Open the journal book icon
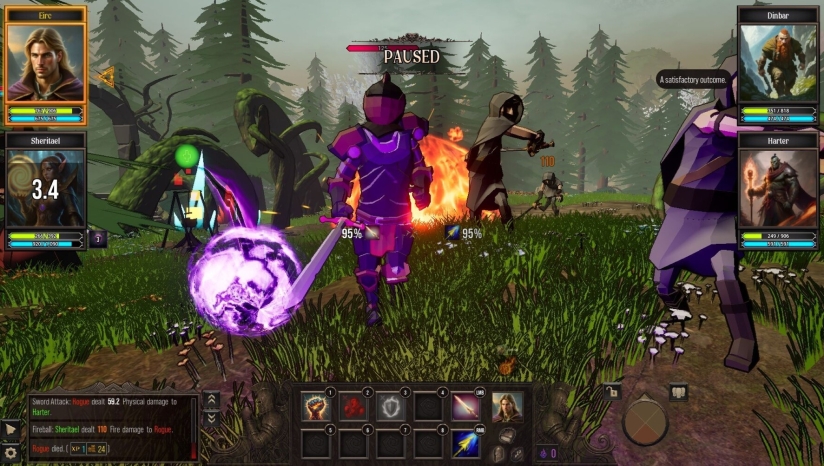The image size is (824, 466). [679, 392]
